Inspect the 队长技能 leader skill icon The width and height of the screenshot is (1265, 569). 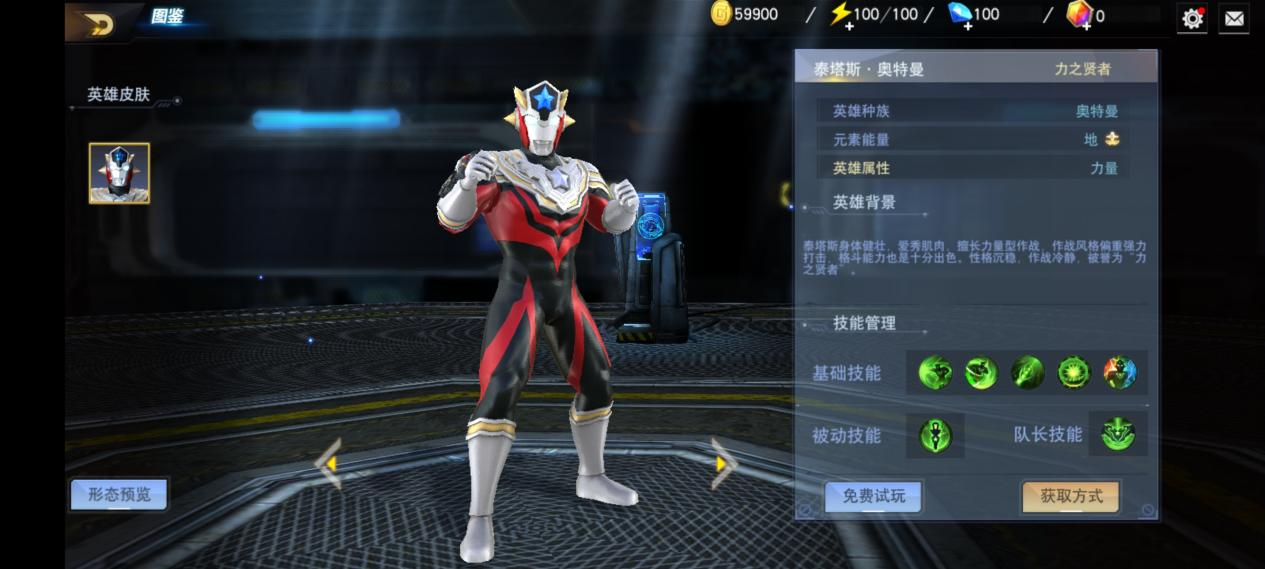tap(1118, 434)
